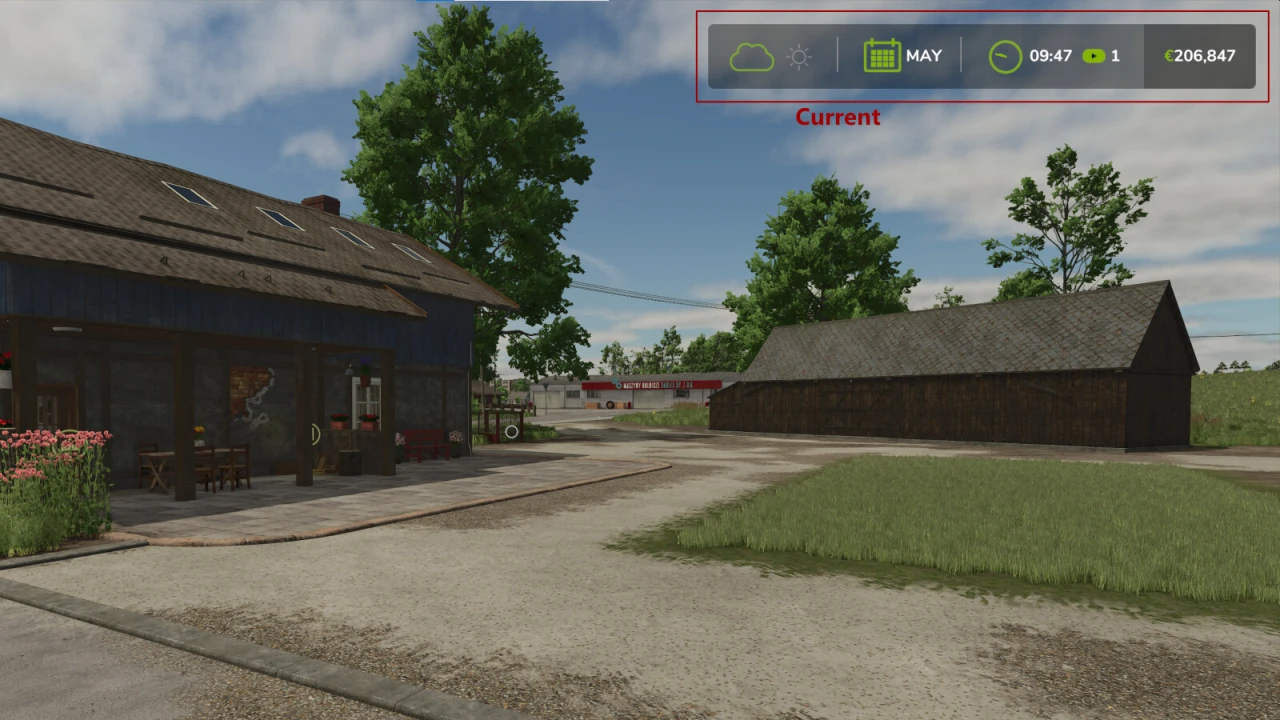Click the cloud icon showing current weather
Image resolution: width=1280 pixels, height=720 pixels.
click(752, 56)
